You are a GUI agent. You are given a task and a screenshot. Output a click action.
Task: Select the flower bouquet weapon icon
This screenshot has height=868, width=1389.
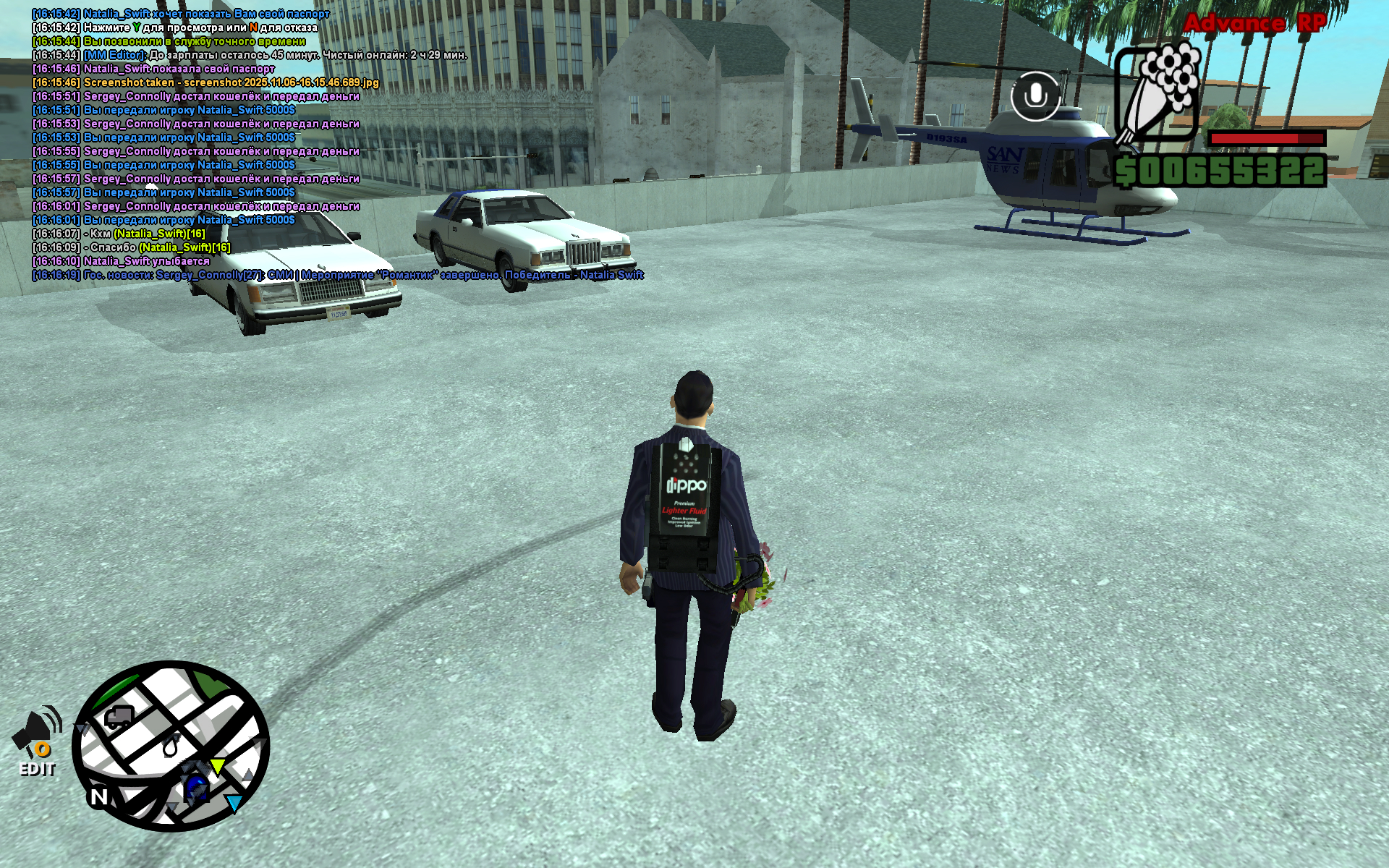1156,92
